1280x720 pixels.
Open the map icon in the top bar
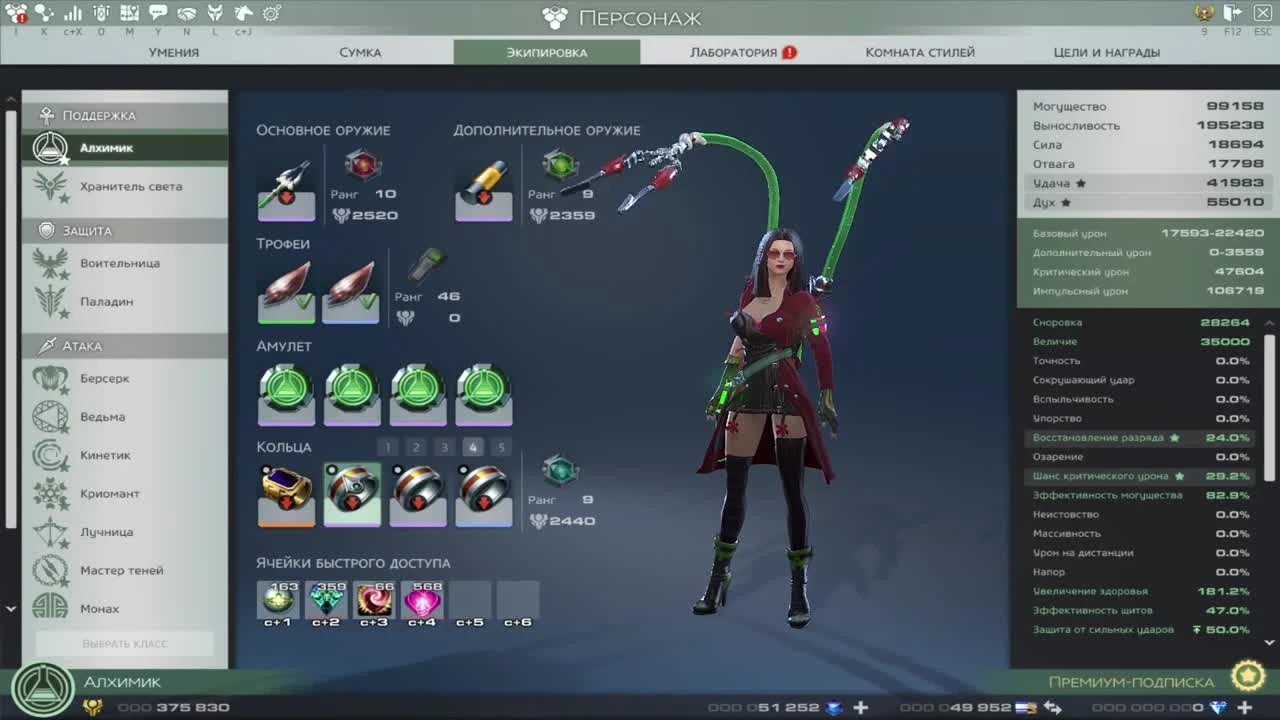coord(129,13)
